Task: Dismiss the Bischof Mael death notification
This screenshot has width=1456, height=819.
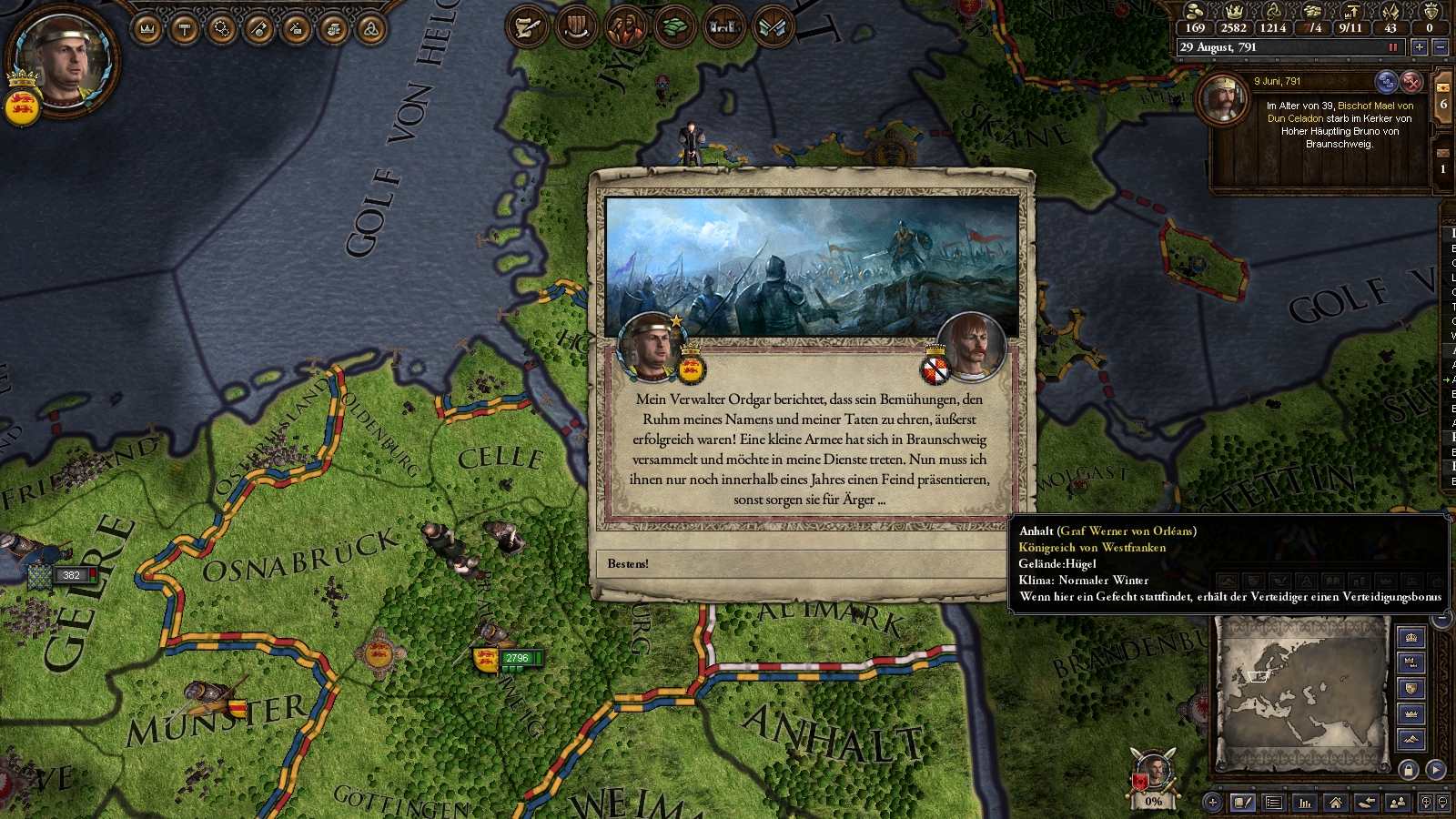Action: (x=1411, y=82)
